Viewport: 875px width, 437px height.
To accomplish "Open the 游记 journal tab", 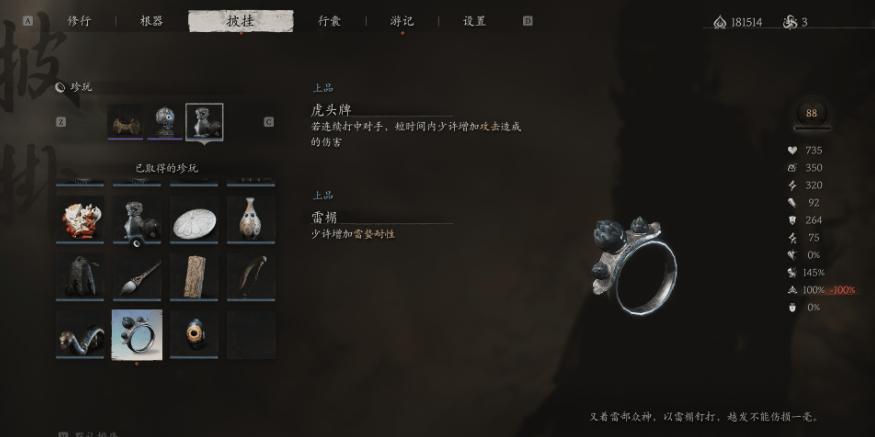I will (x=402, y=21).
